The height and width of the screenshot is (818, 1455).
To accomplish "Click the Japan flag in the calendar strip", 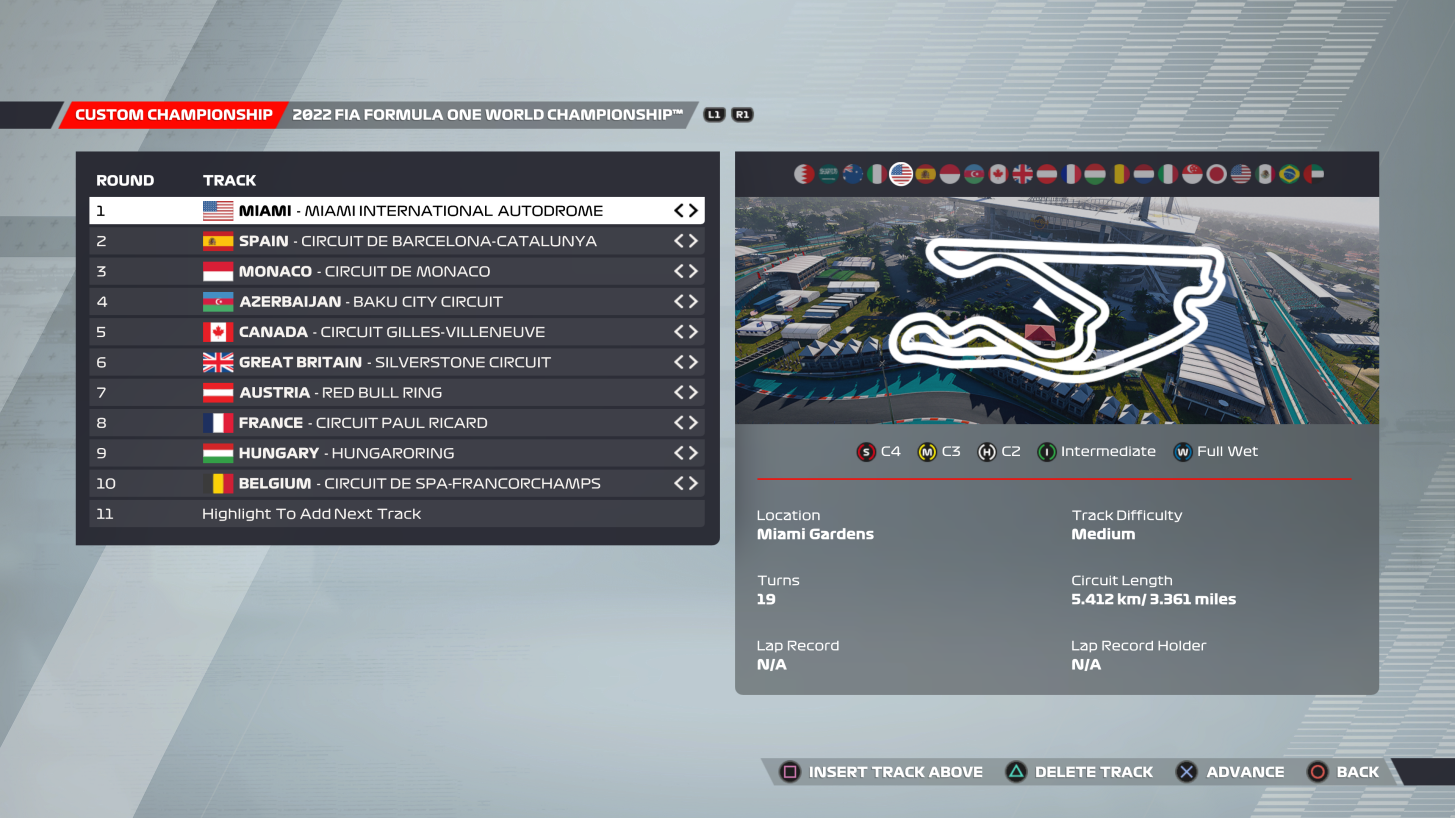I will (1215, 174).
